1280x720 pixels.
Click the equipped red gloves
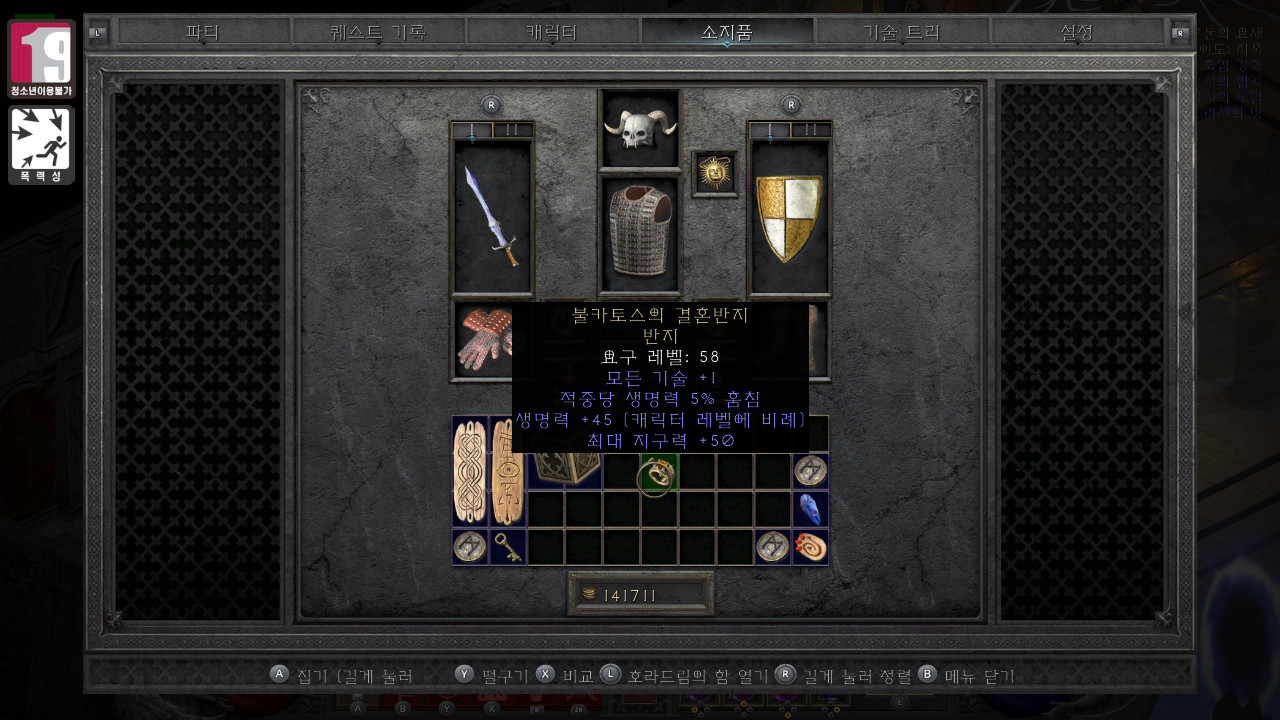(482, 340)
